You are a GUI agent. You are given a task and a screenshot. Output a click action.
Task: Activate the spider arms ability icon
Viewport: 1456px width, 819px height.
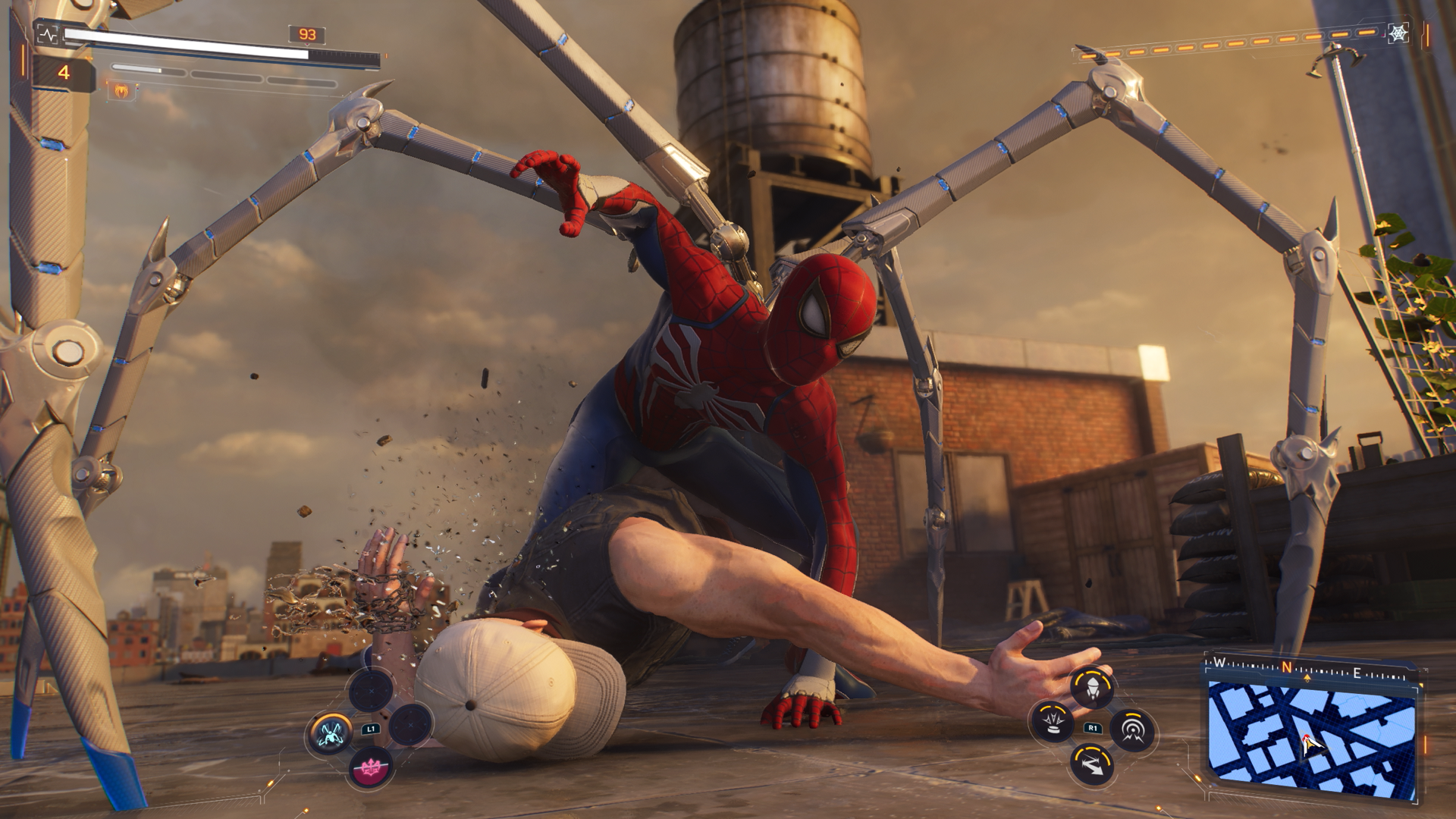[331, 733]
